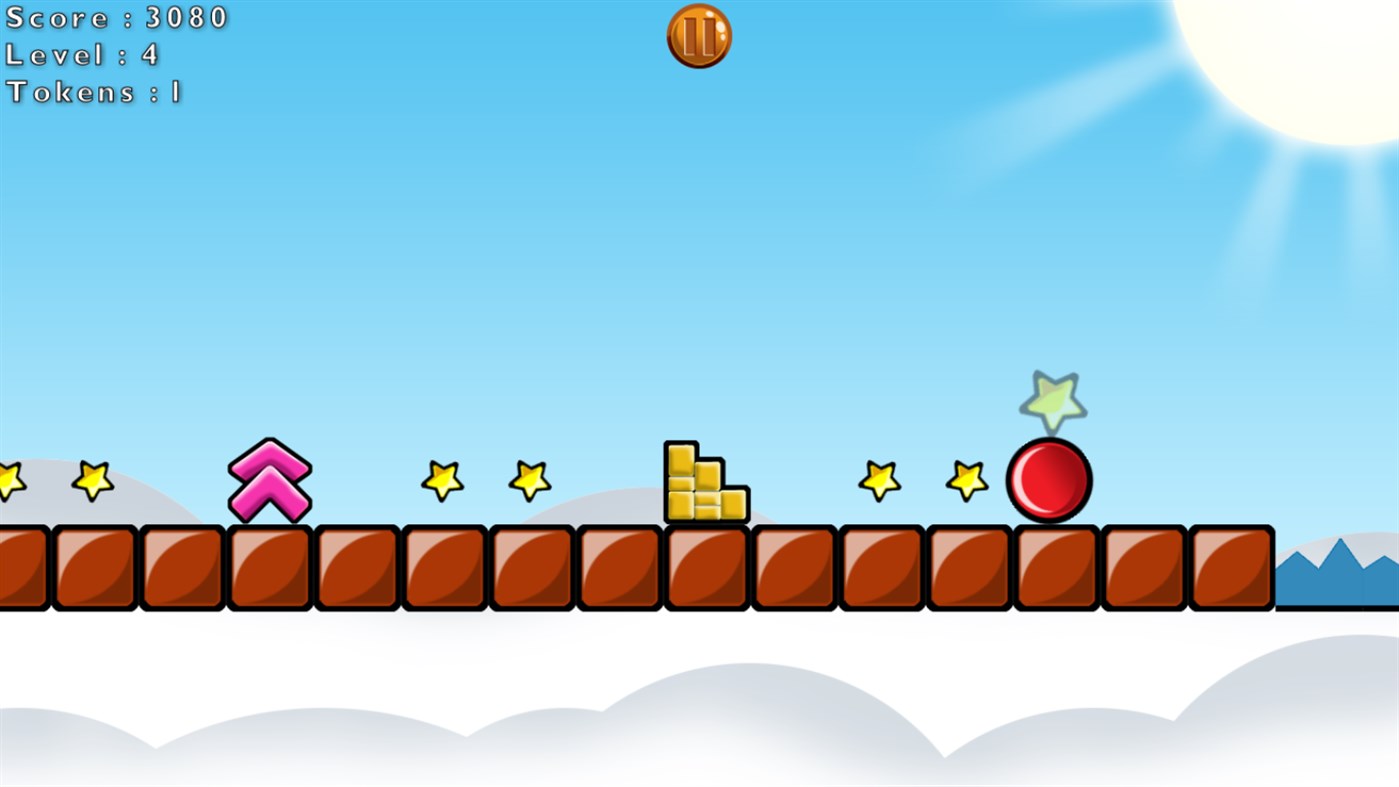Click the star nearest the red ball
Image resolution: width=1399 pixels, height=787 pixels.
(964, 483)
